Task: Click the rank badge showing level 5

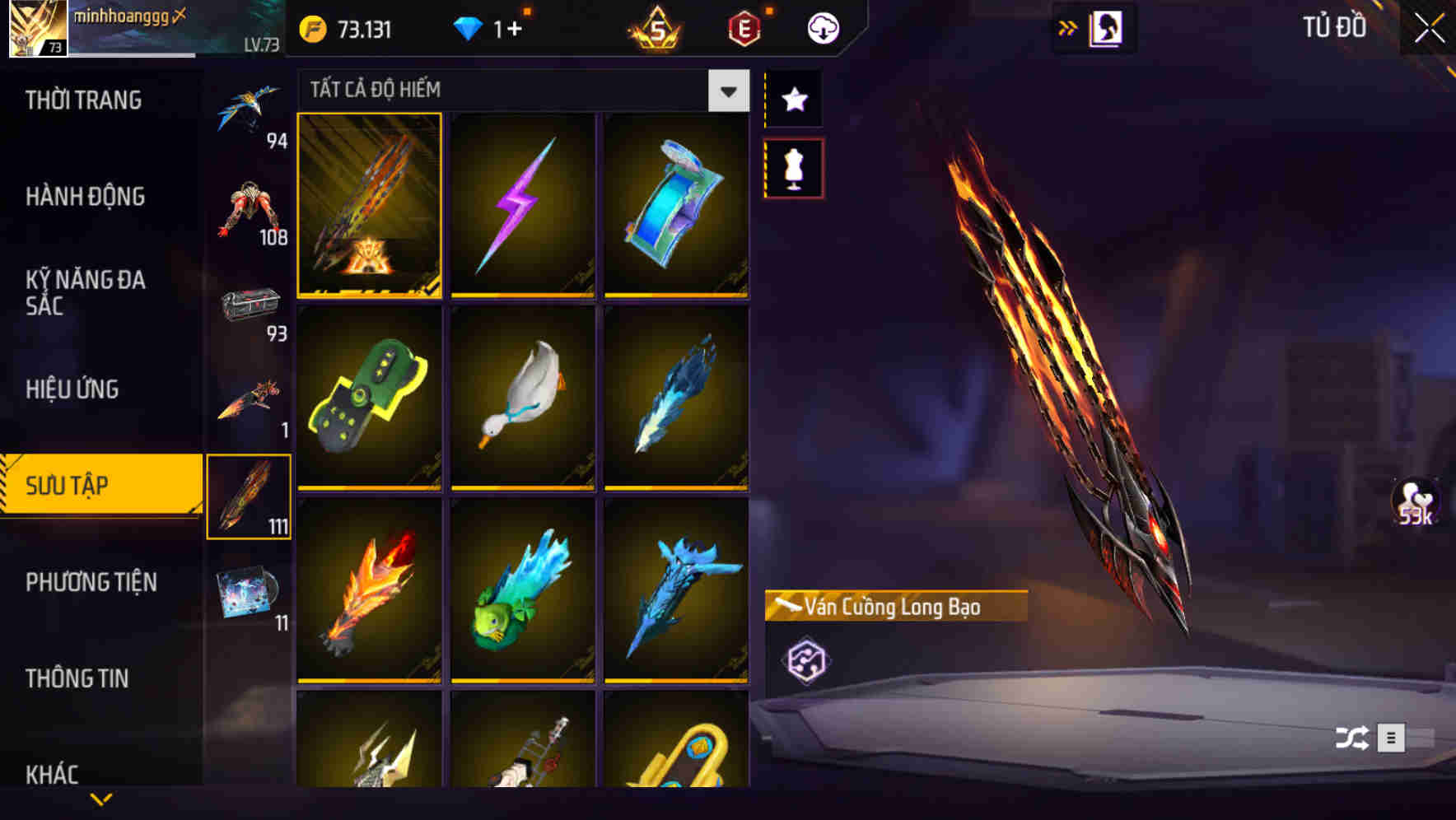Action: pyautogui.click(x=653, y=26)
